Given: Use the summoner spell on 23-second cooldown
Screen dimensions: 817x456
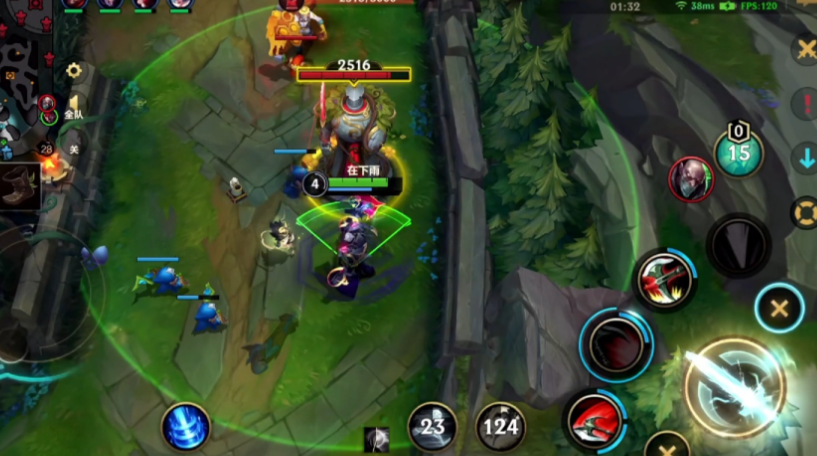Looking at the screenshot, I should [x=432, y=427].
